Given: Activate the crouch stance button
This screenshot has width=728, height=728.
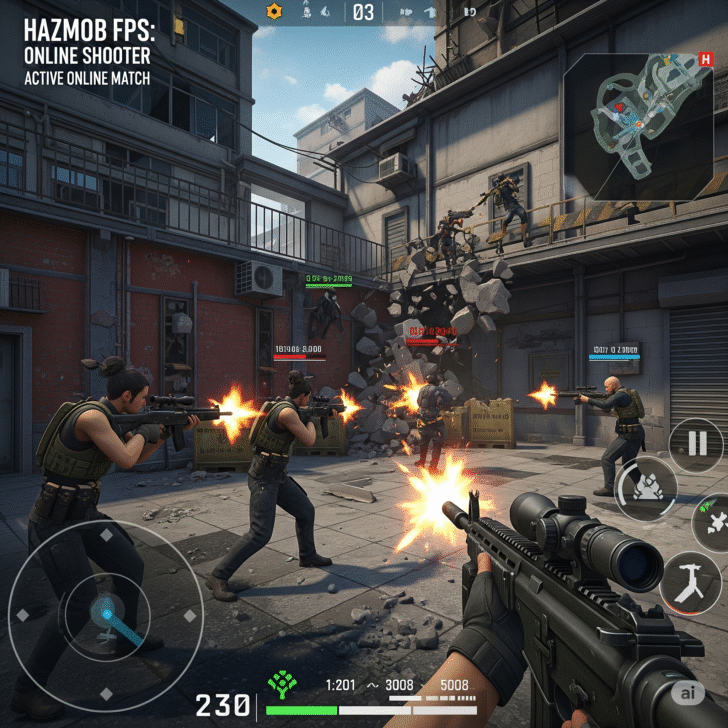Looking at the screenshot, I should click(x=690, y=583).
